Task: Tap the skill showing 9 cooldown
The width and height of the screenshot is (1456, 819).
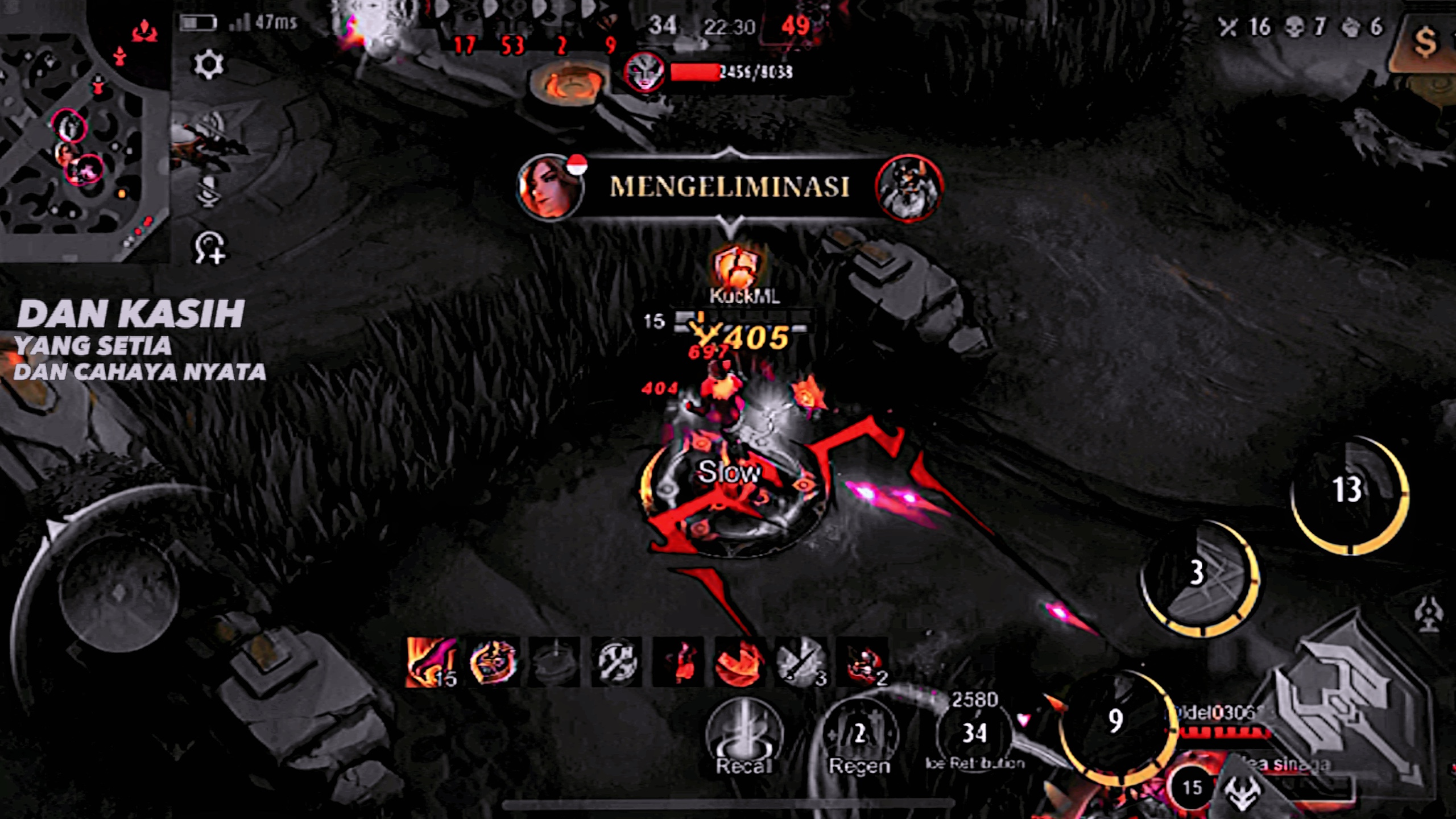Action: point(1116,723)
